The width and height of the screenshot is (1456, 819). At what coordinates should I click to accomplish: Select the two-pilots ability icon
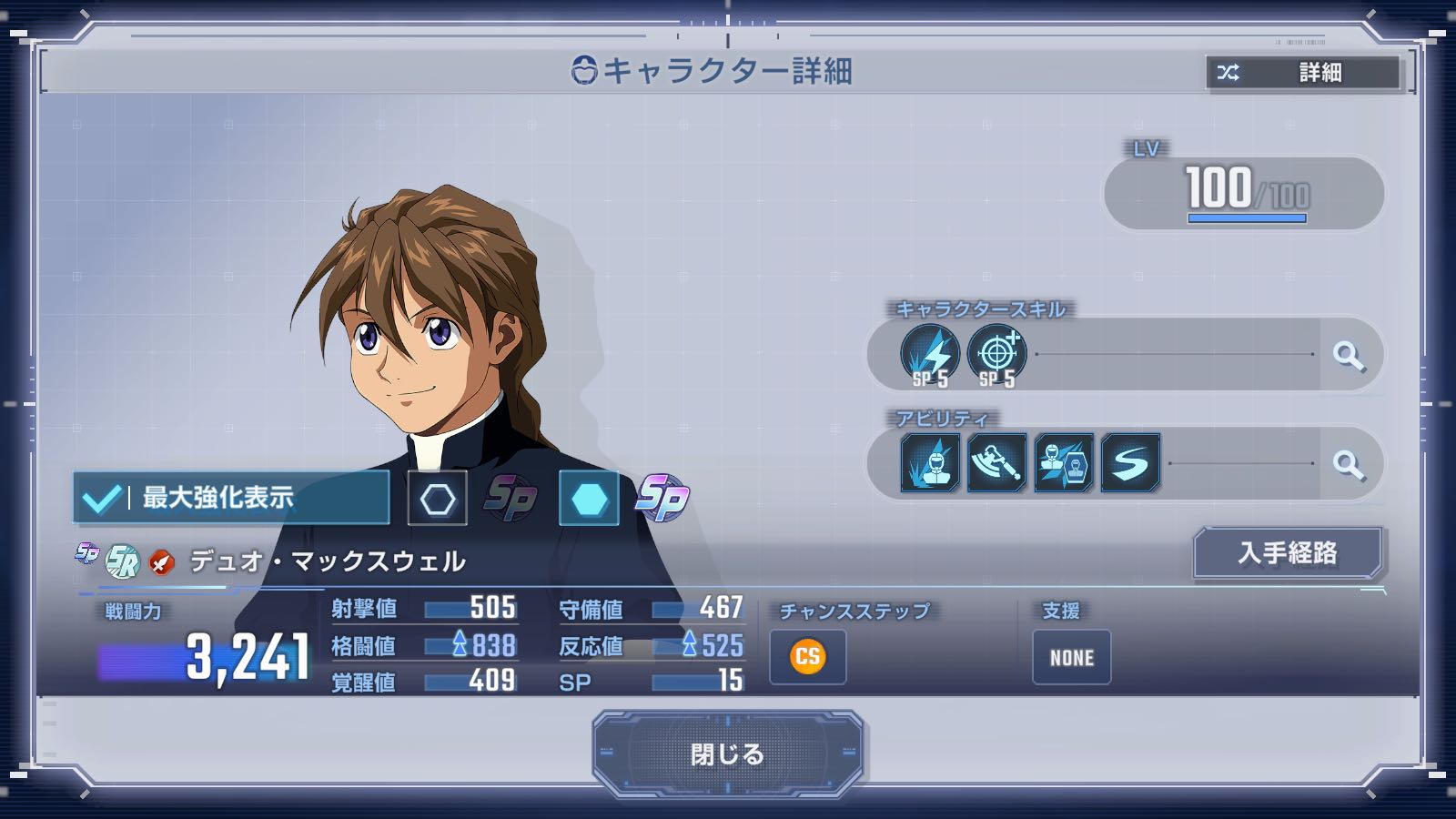pyautogui.click(x=1064, y=463)
